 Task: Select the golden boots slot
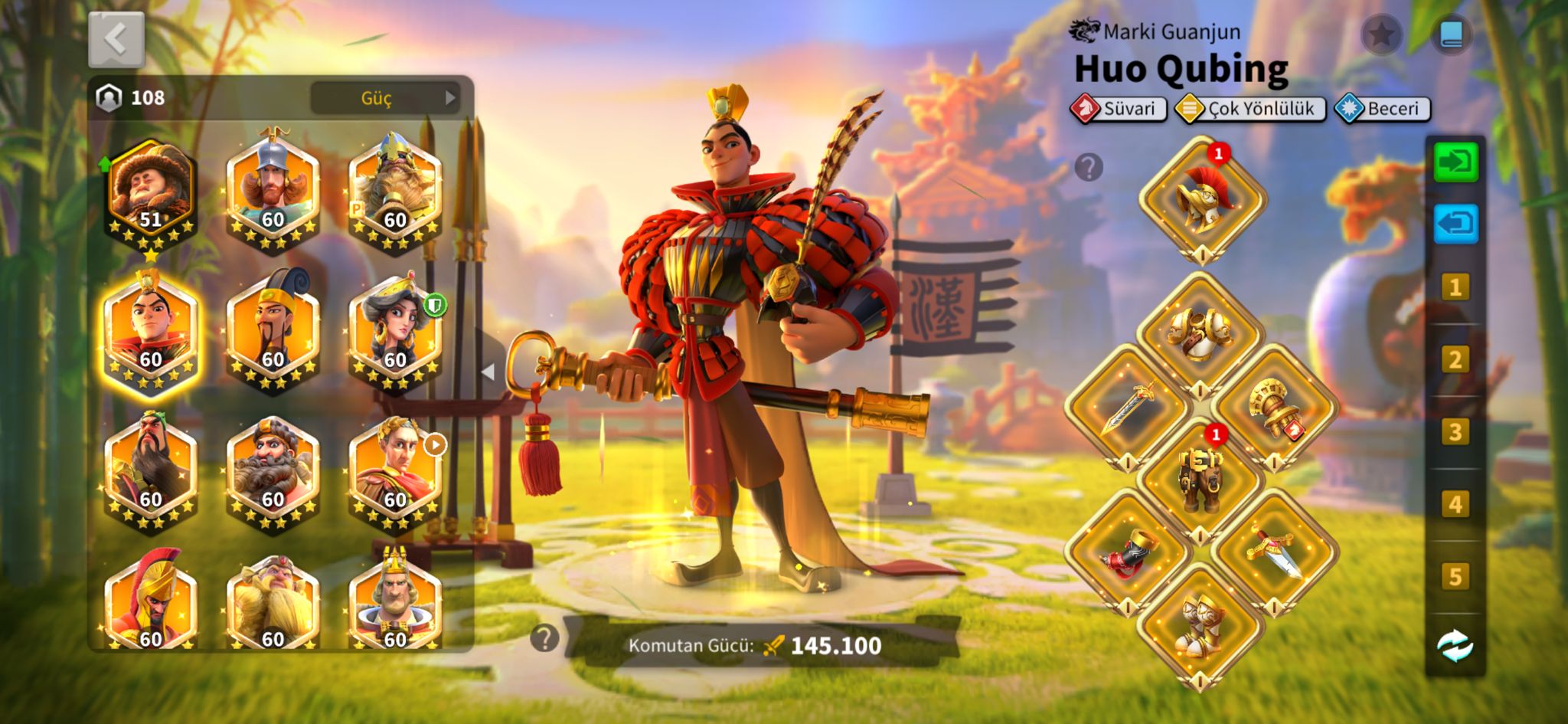coord(1200,624)
